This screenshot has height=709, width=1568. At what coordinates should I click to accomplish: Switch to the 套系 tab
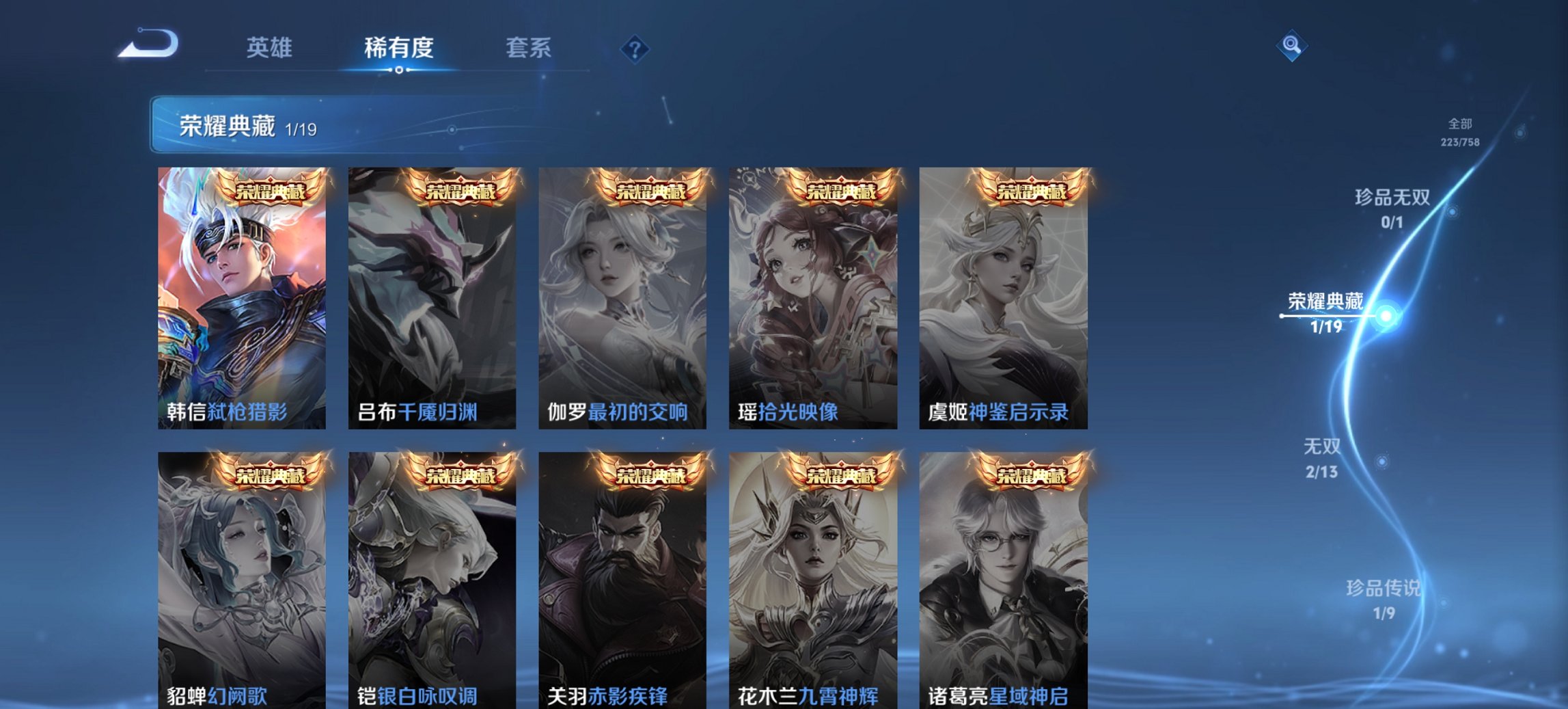[528, 48]
